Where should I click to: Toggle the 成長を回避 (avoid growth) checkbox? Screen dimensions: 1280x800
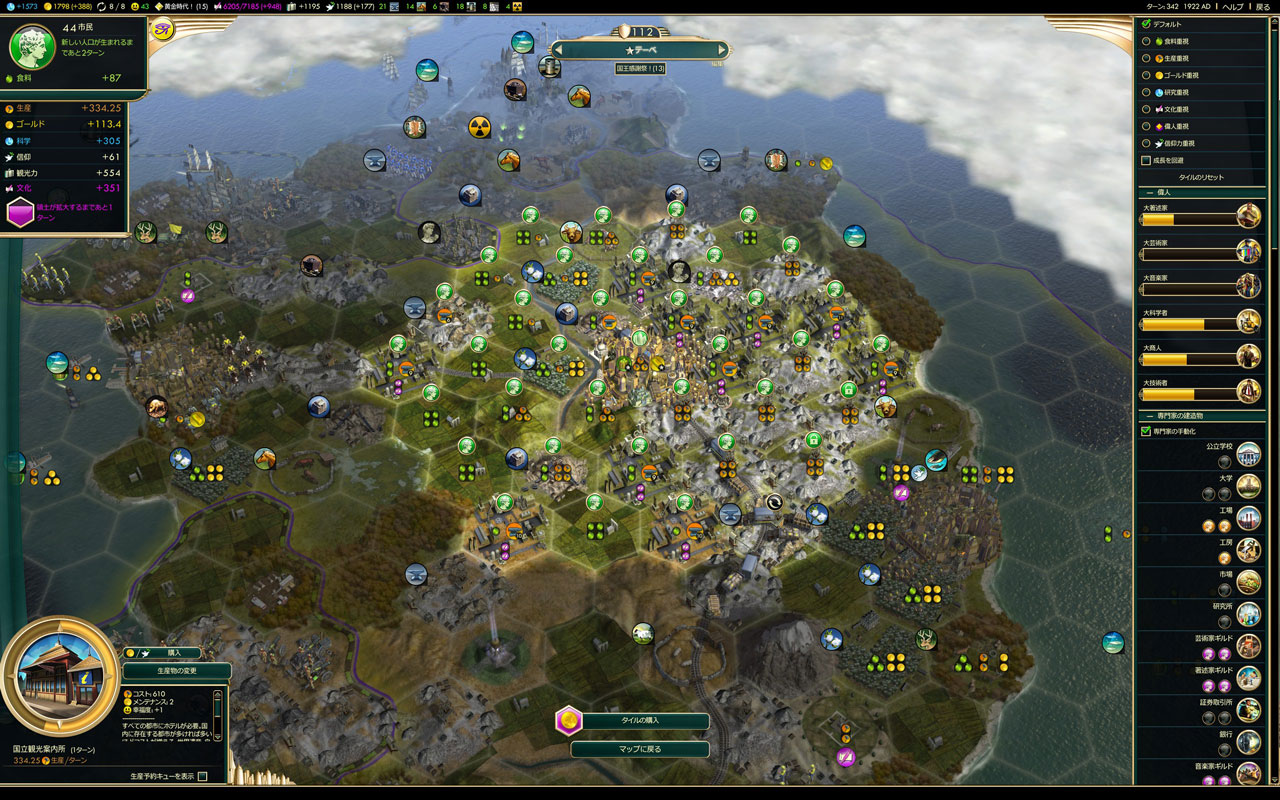coord(1146,160)
